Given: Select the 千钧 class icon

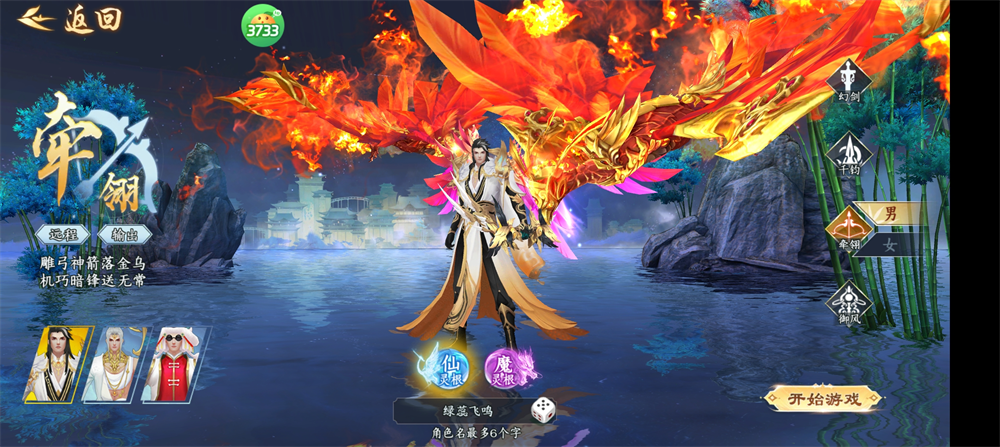Looking at the screenshot, I should pos(849,153).
